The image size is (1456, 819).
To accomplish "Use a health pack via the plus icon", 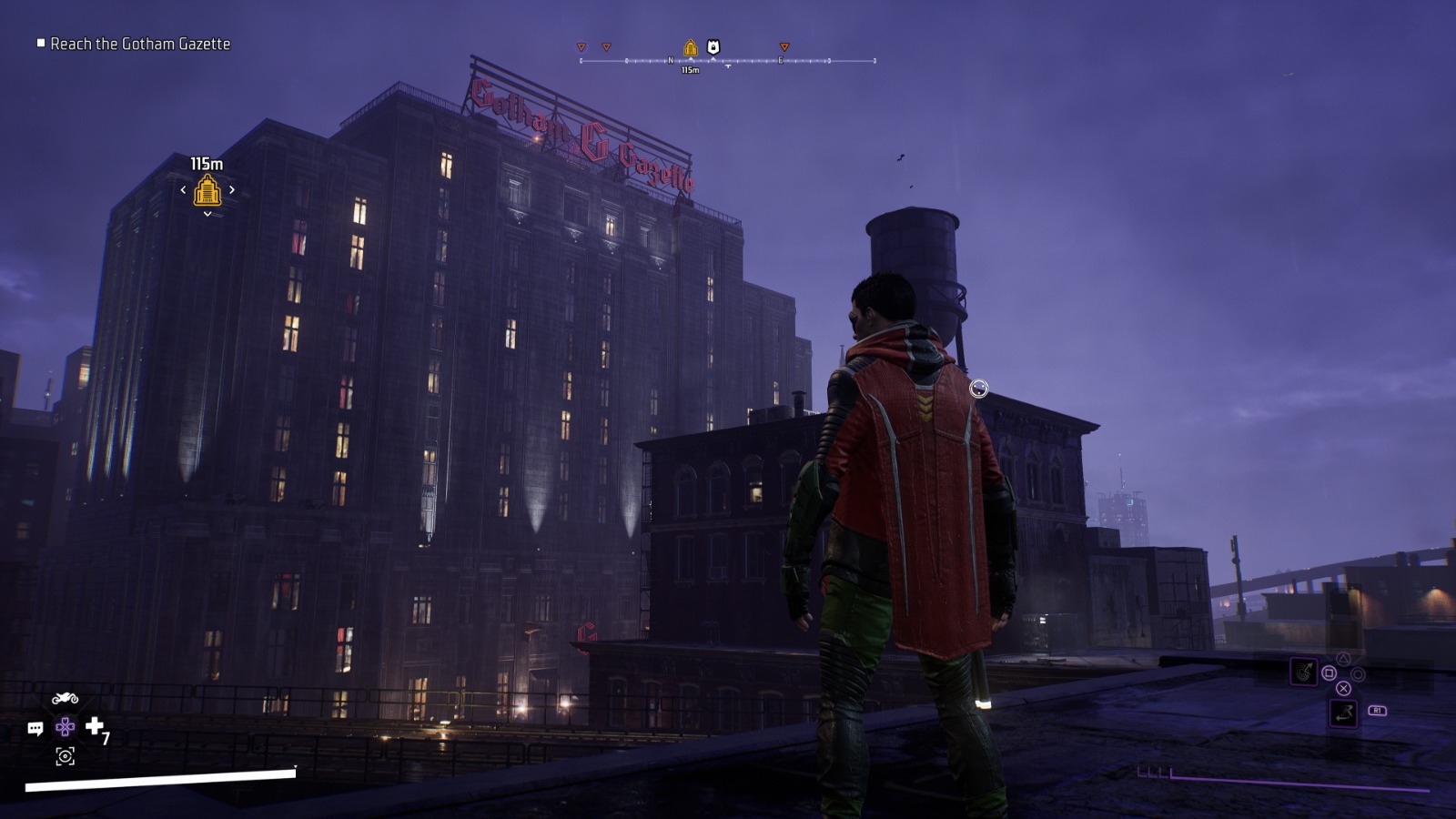I will [x=95, y=726].
